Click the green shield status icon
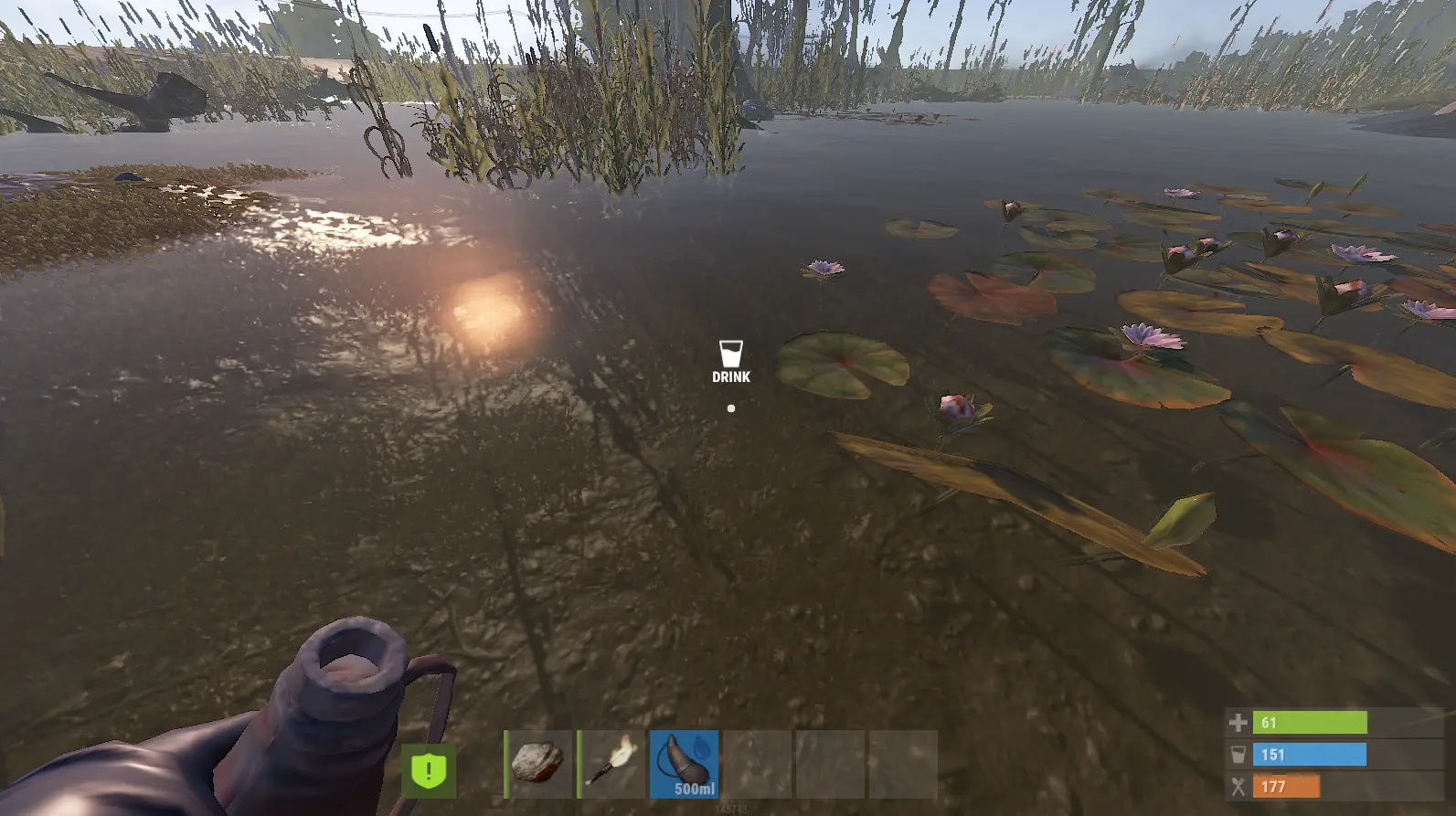Viewport: 1456px width, 816px height. pos(428,770)
